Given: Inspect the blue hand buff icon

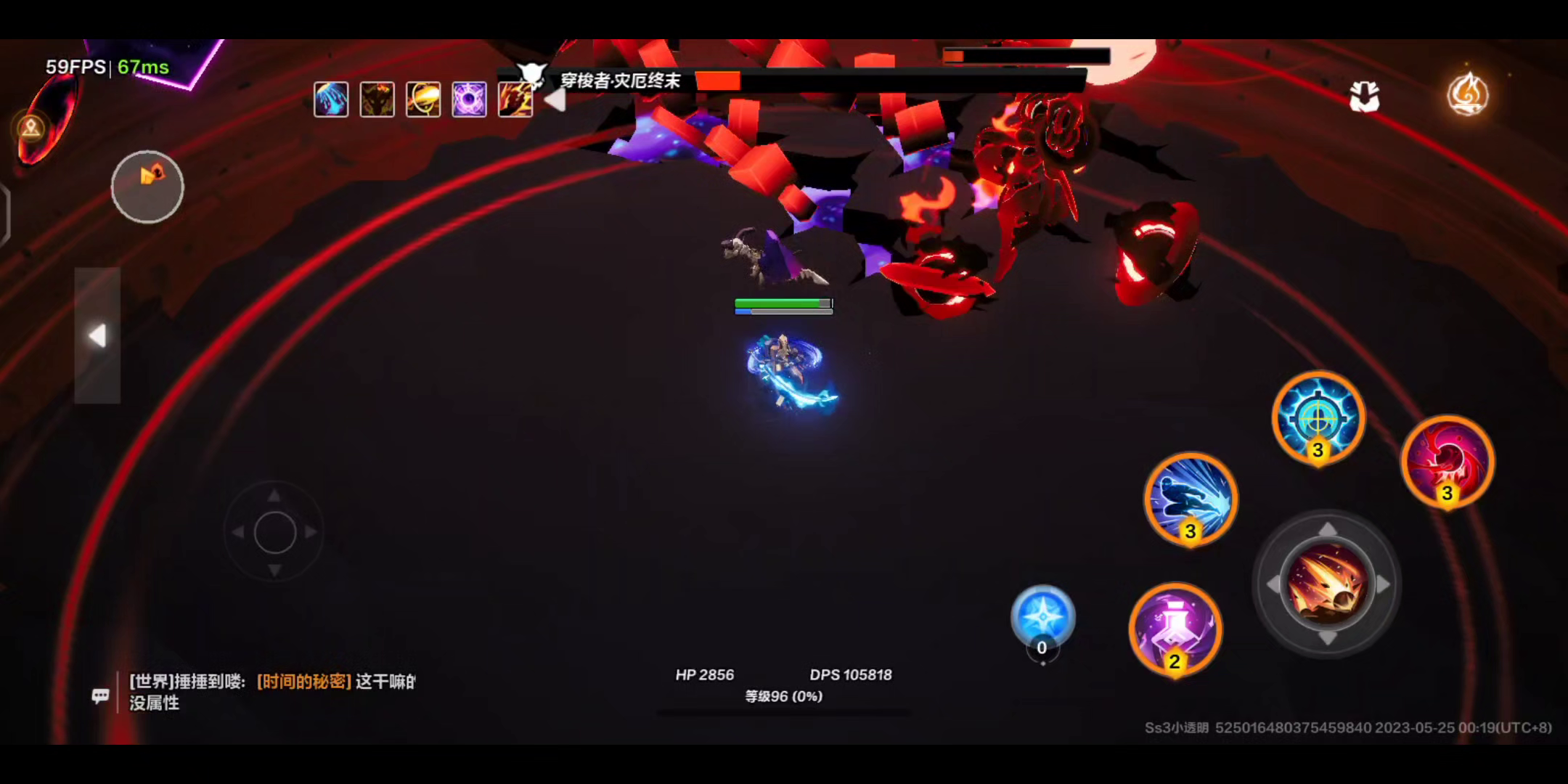Looking at the screenshot, I should pyautogui.click(x=331, y=99).
